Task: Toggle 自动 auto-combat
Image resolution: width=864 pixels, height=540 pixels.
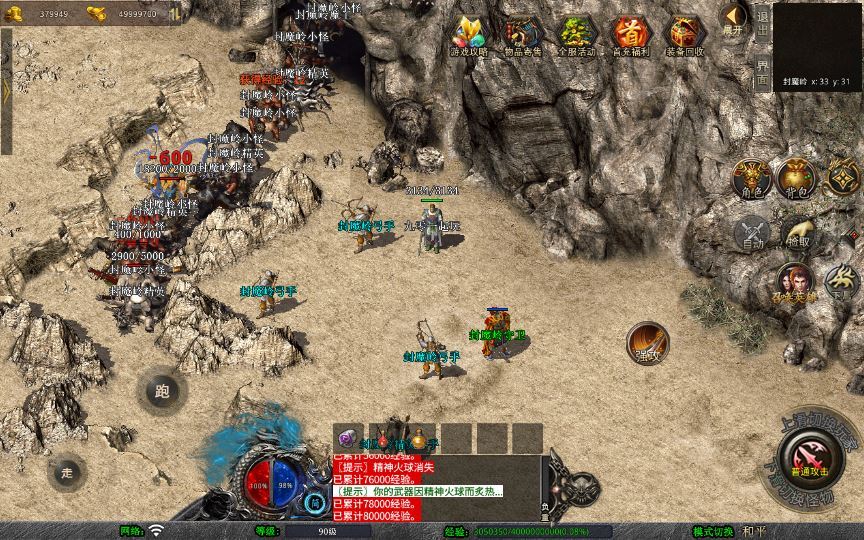Action: [x=751, y=234]
